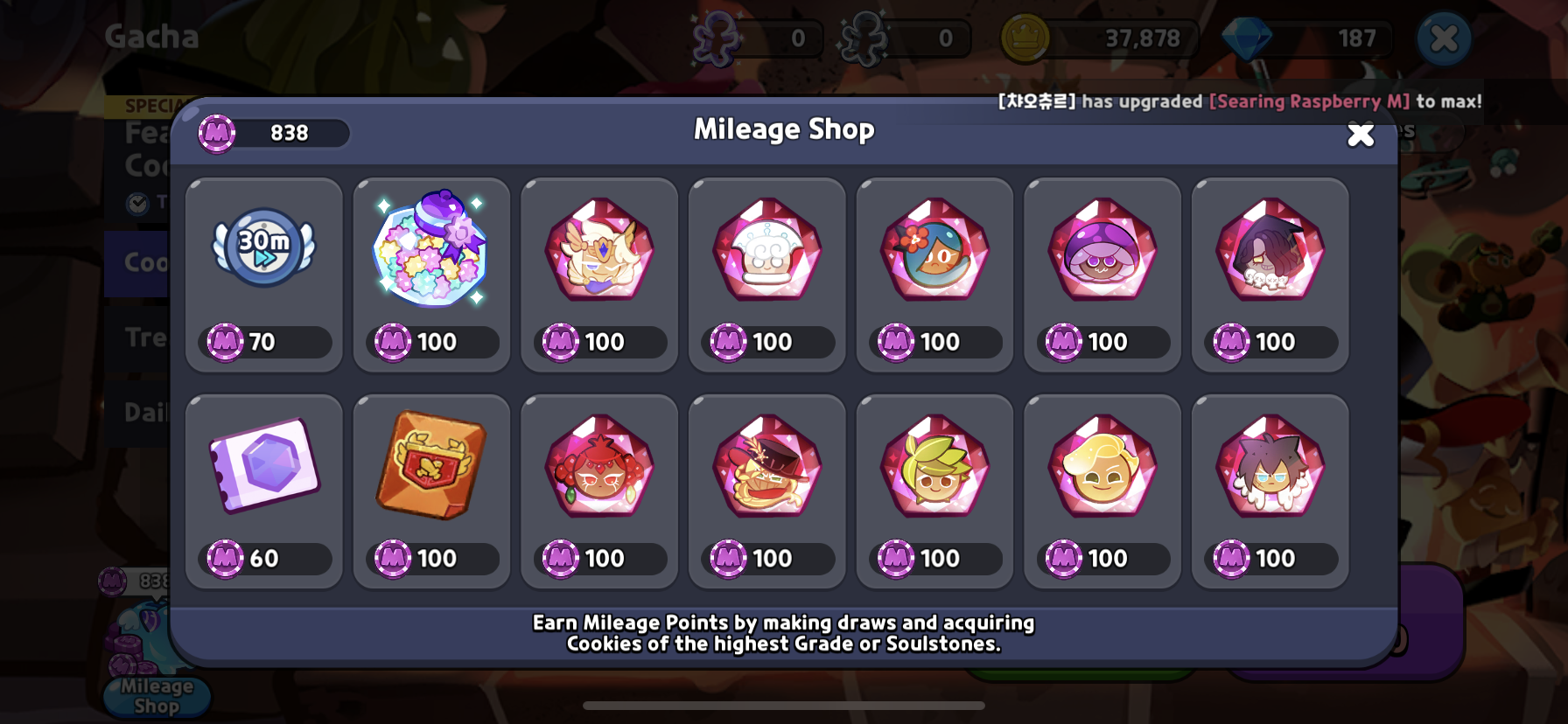
Task: Choose the red rose cookie soulstone
Action: coord(599,491)
